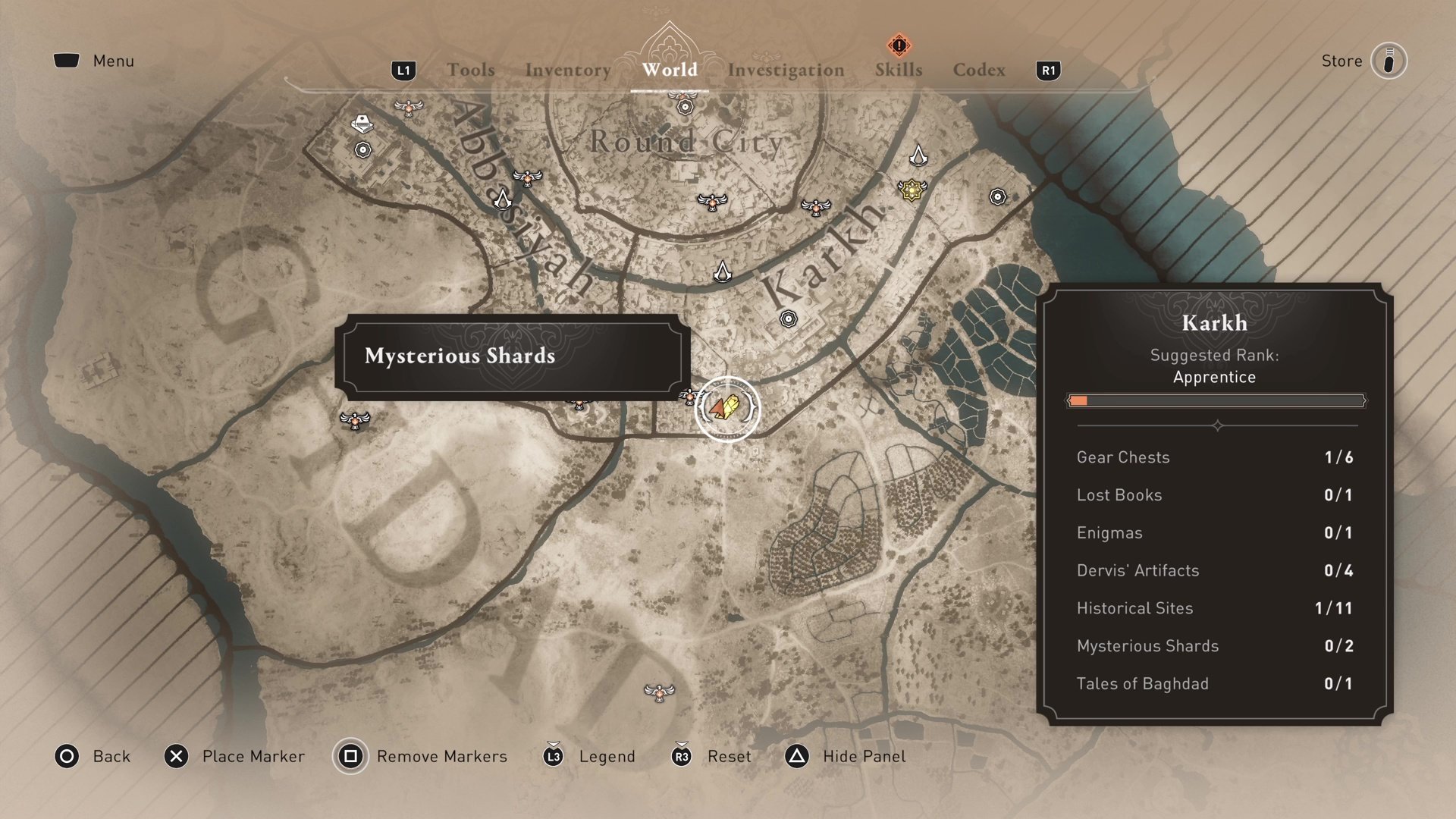Image resolution: width=1456 pixels, height=819 pixels.
Task: Click the Dervis' Artifacts row
Action: click(1214, 570)
